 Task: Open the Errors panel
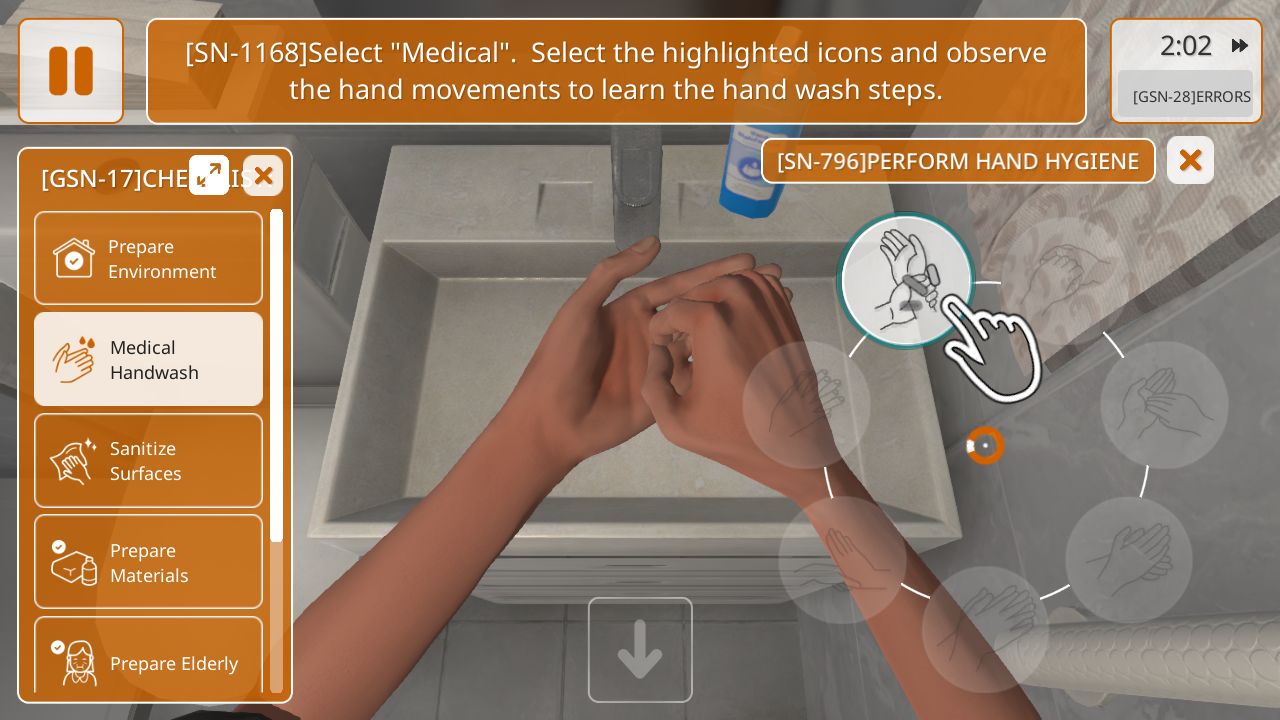click(1186, 96)
